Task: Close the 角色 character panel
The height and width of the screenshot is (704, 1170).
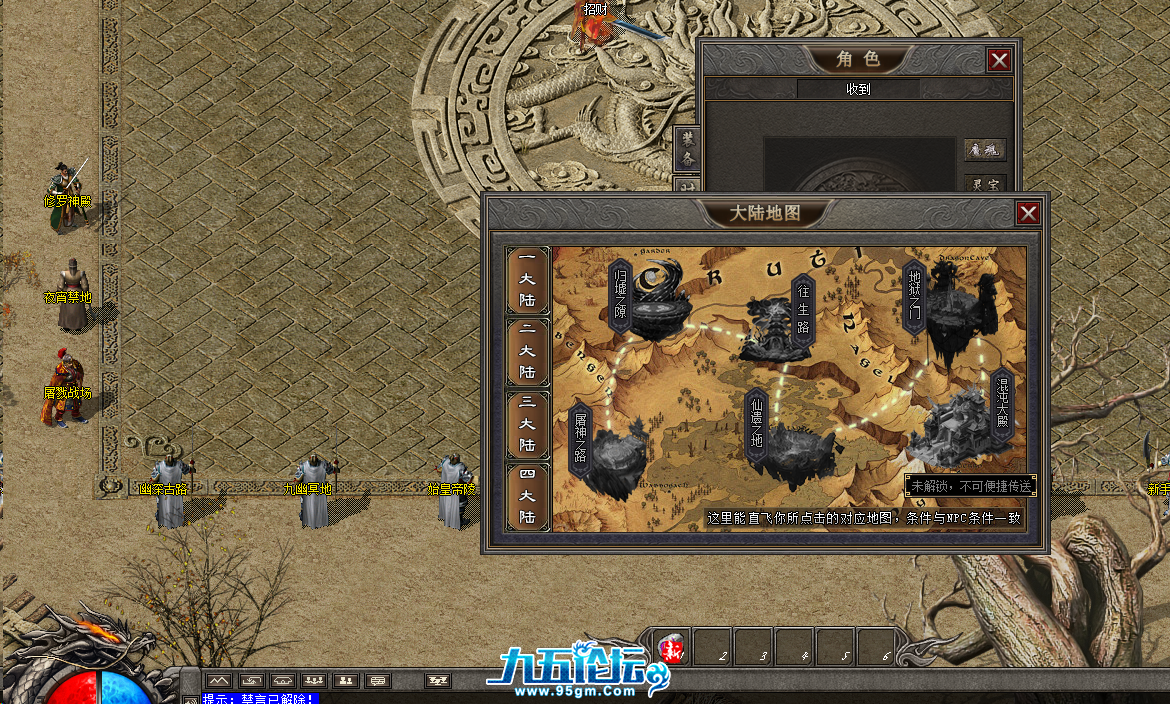Action: (999, 60)
